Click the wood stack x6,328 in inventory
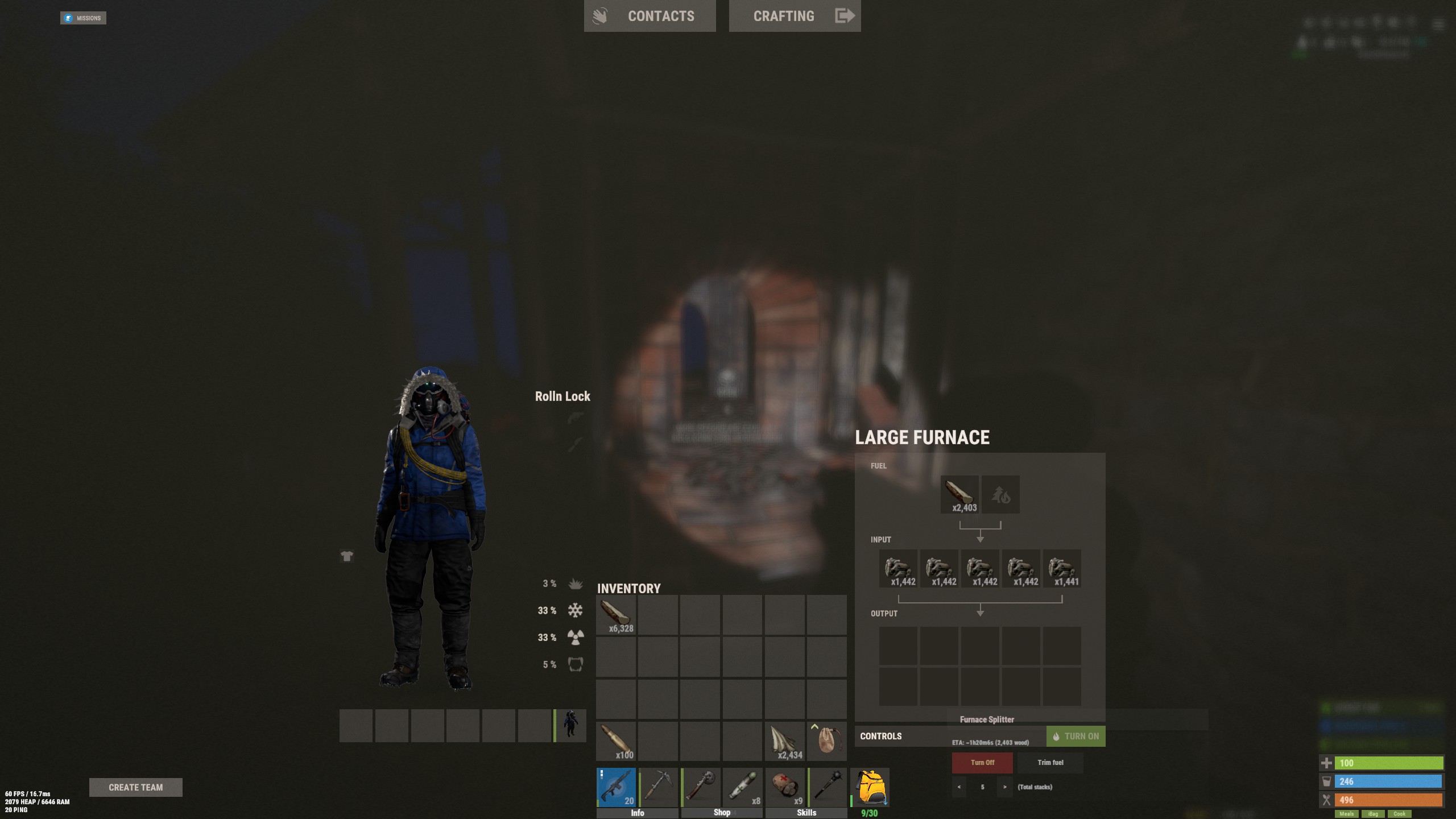 (616, 614)
